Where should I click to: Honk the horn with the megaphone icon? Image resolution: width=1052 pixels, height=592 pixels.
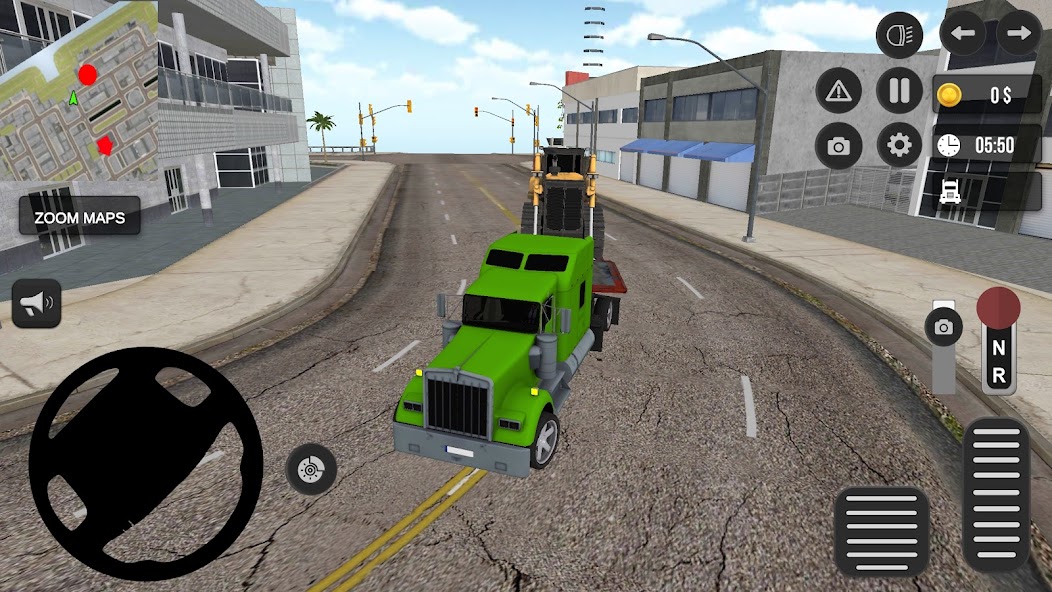(37, 304)
